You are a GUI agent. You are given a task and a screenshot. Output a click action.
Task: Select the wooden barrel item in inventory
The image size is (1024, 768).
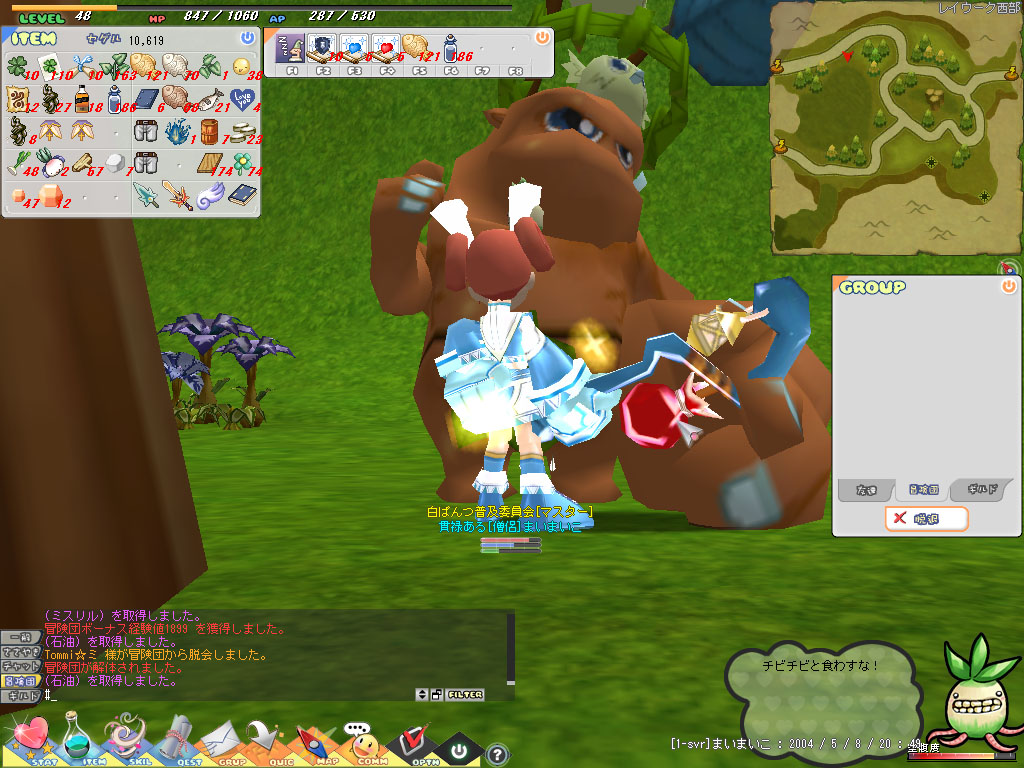[209, 130]
